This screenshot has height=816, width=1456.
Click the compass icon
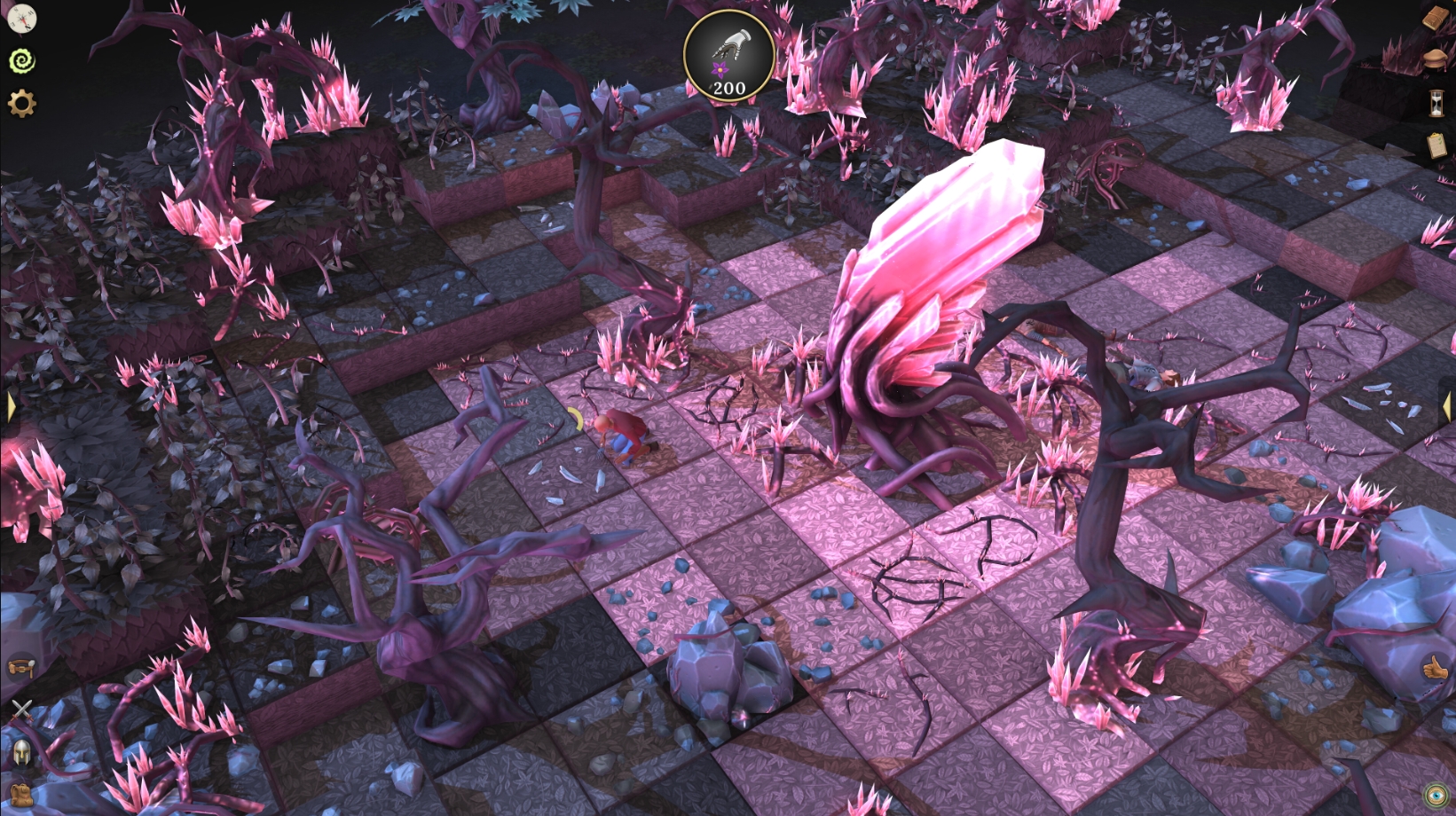(x=20, y=18)
